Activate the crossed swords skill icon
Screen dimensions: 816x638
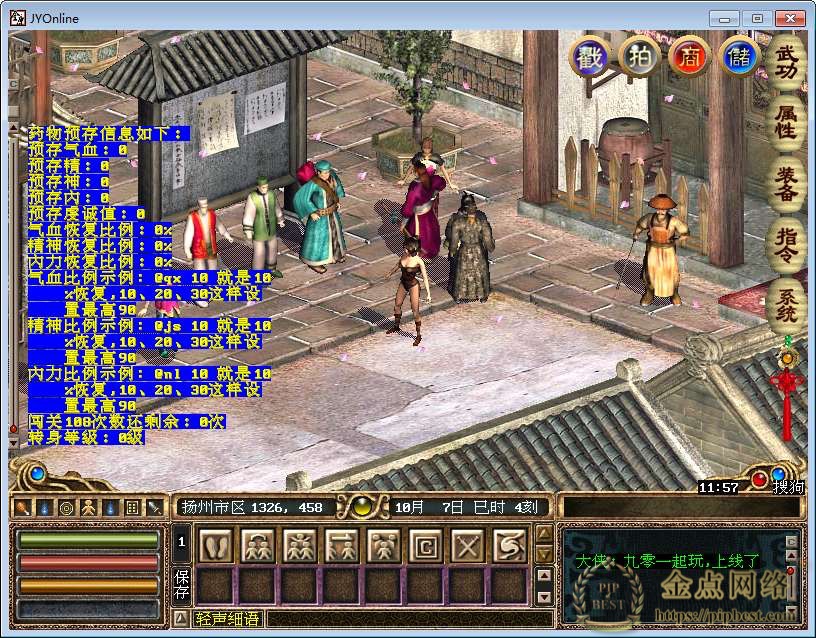[x=467, y=546]
